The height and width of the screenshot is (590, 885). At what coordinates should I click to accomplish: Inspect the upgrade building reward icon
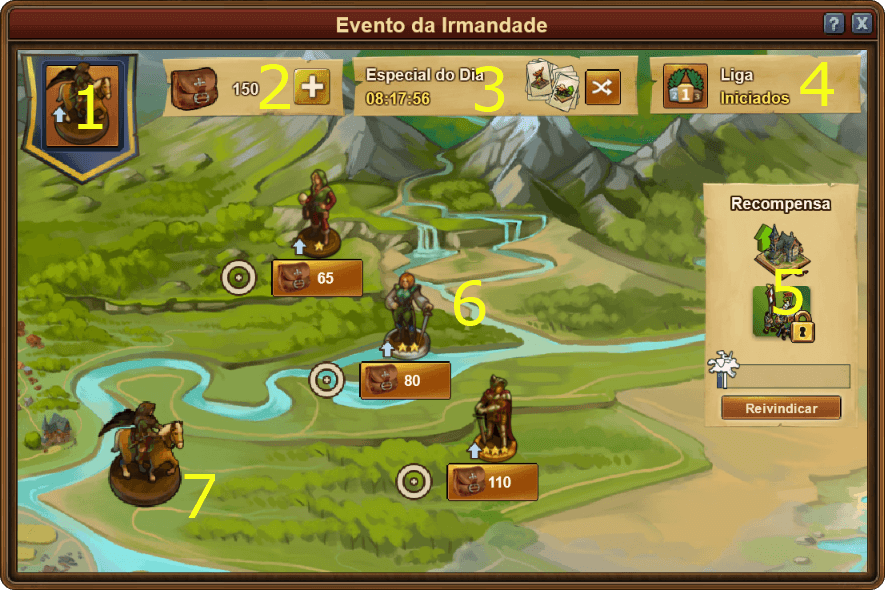coord(780,248)
